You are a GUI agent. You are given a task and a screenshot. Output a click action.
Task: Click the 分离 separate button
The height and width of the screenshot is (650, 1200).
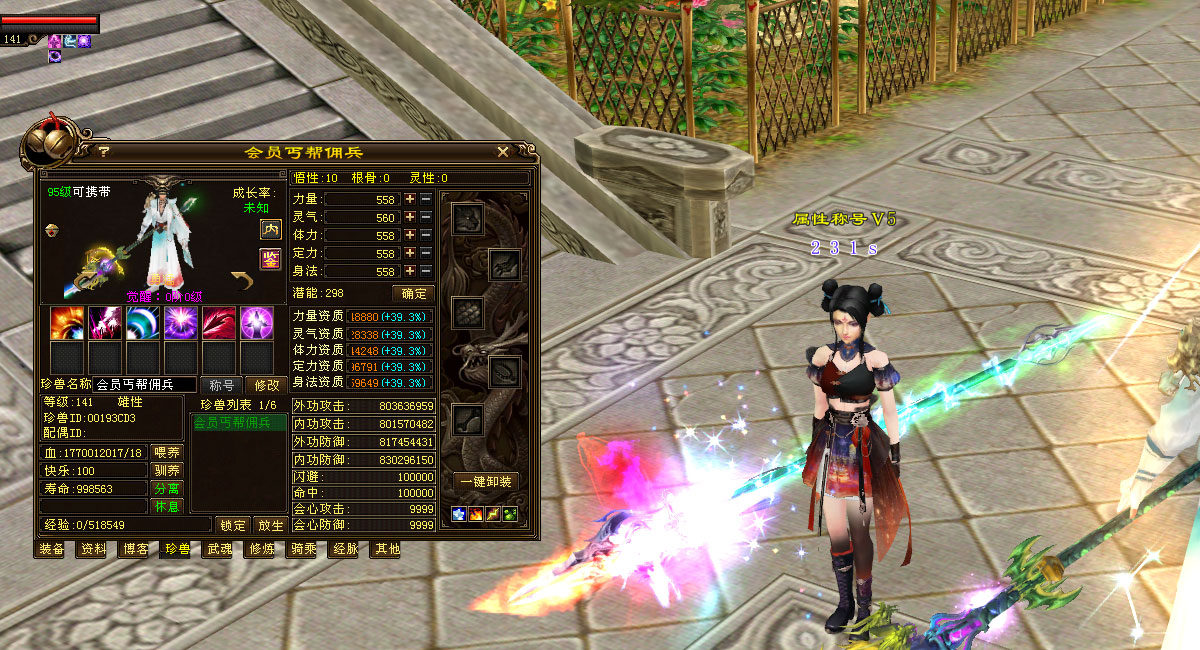tap(167, 488)
